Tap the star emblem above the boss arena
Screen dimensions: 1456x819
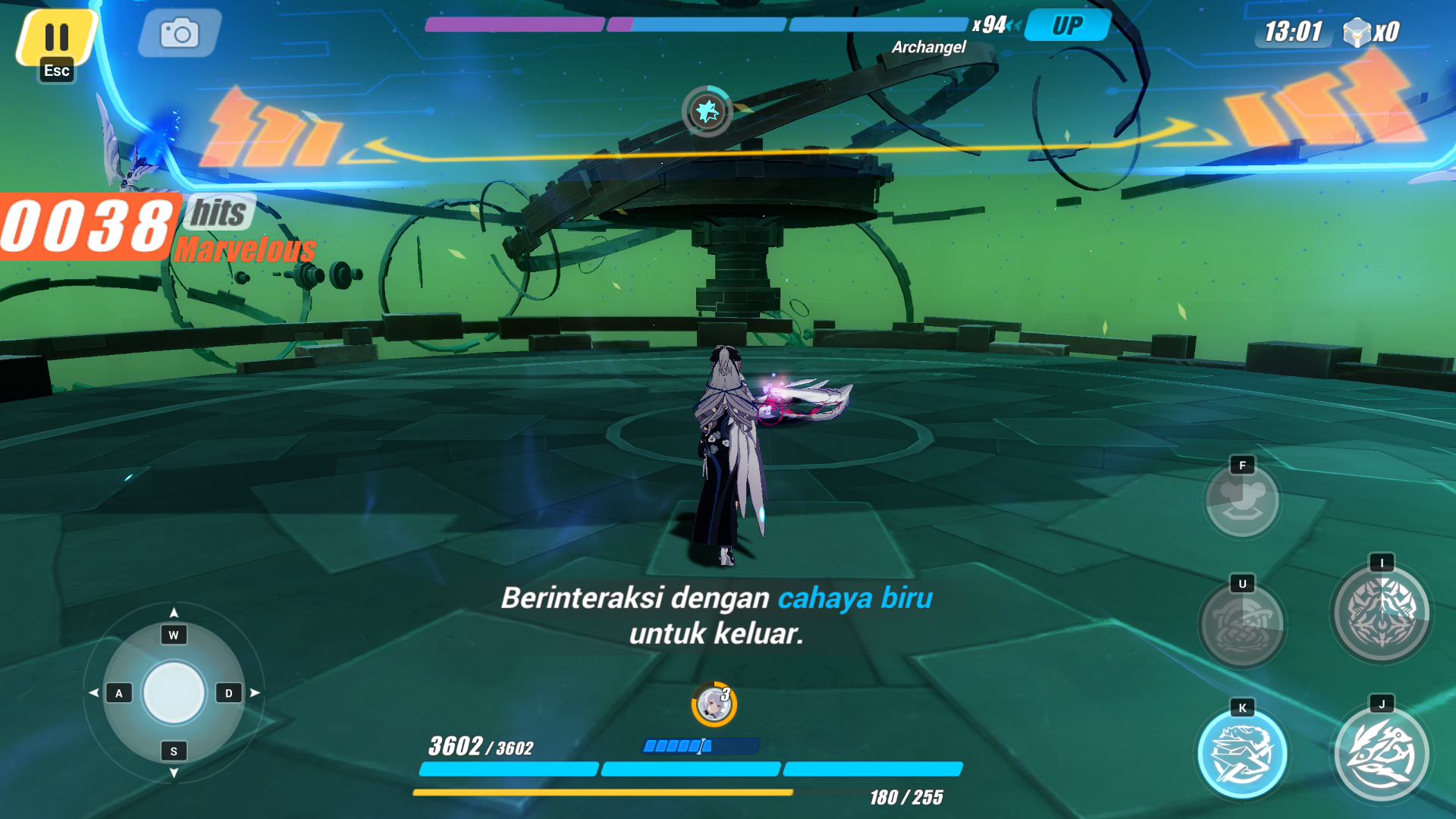tap(705, 111)
